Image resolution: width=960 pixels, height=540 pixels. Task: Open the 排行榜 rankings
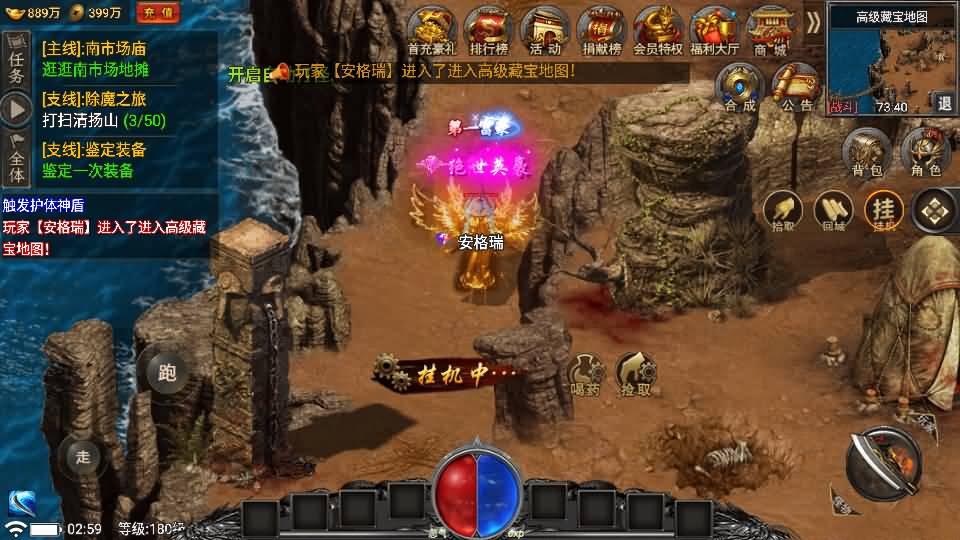488,30
